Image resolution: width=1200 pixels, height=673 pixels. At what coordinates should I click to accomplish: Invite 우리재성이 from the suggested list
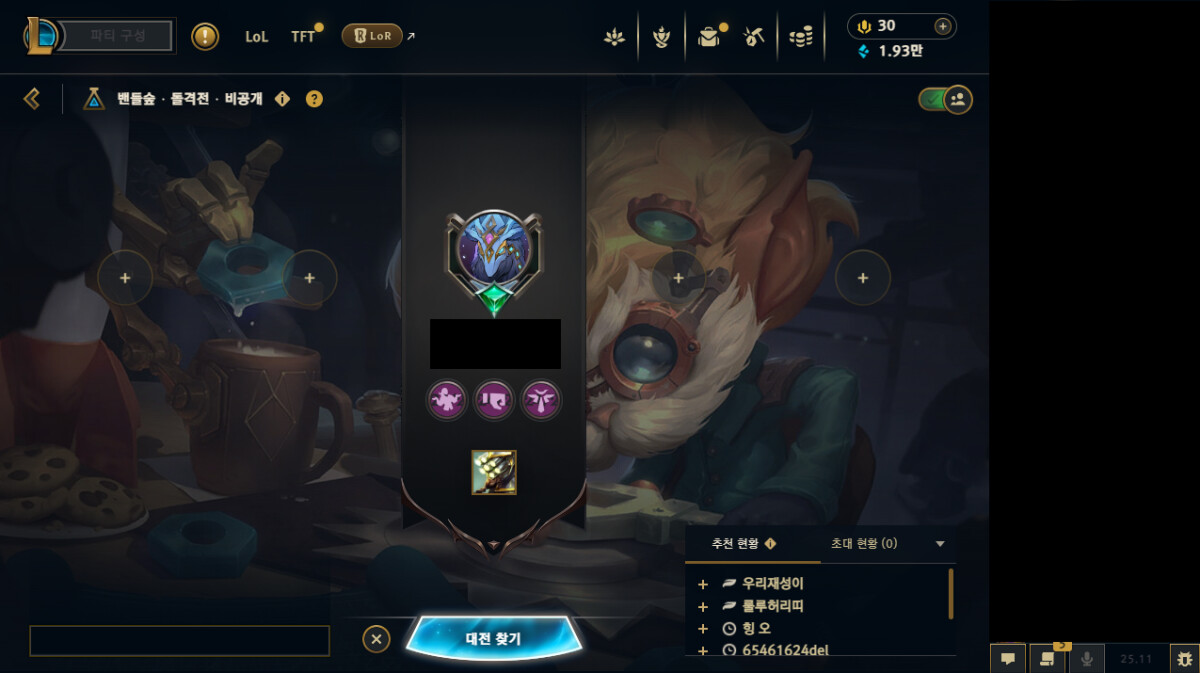[x=703, y=584]
